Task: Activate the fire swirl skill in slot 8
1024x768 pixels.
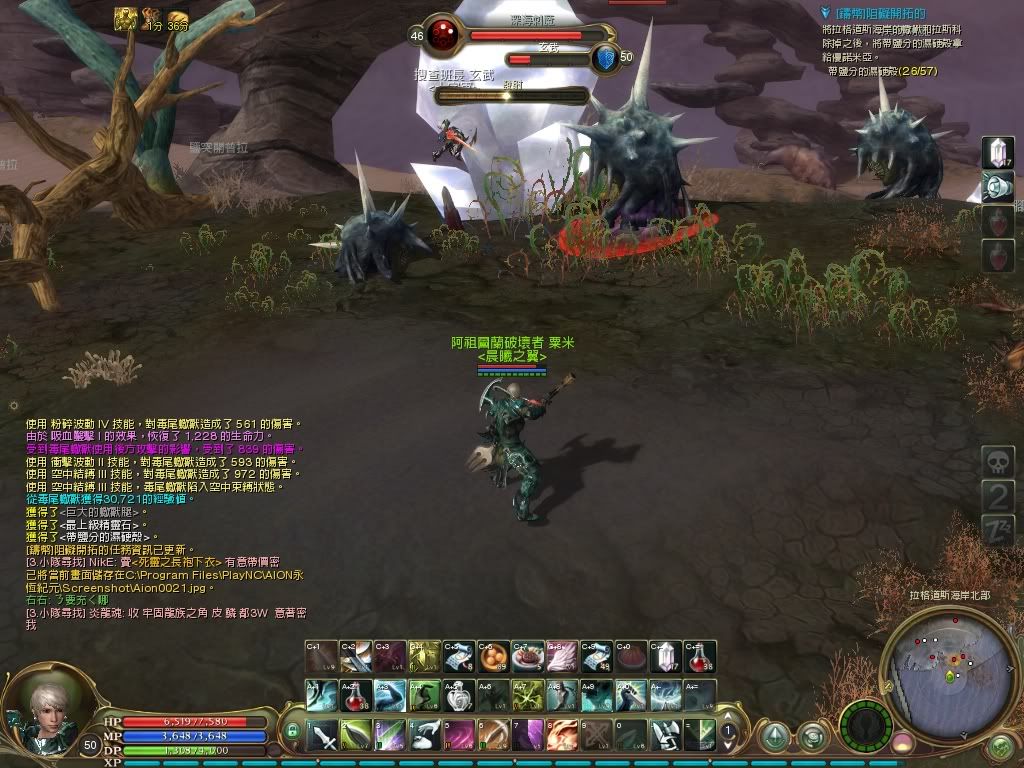Action: point(563,736)
